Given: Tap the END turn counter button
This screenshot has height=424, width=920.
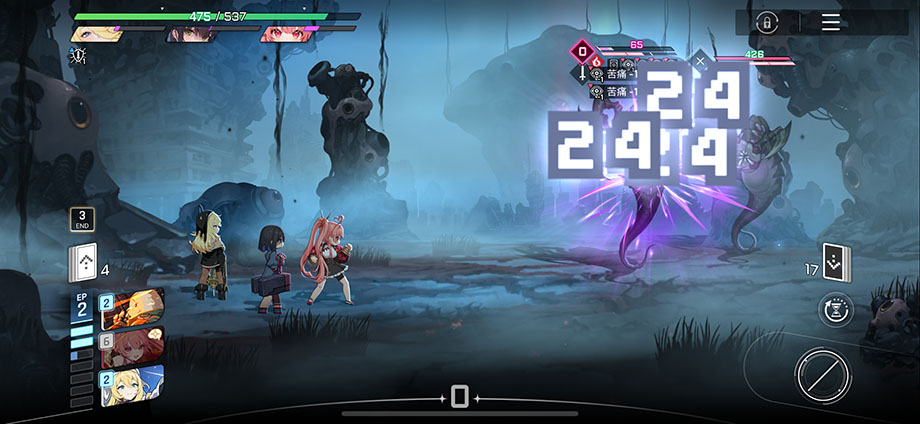Looking at the screenshot, I should coord(82,219).
